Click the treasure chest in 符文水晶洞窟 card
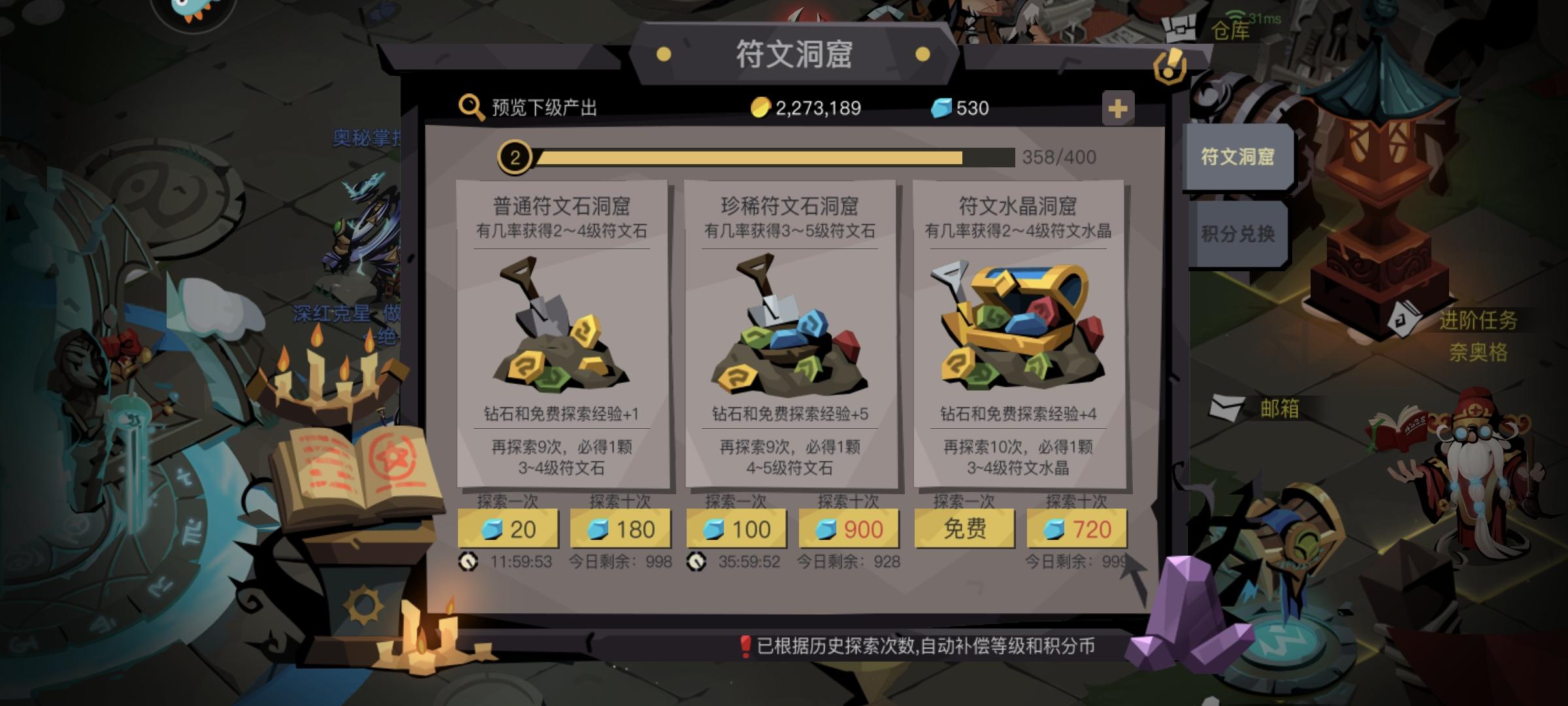This screenshot has width=1568, height=706. (1019, 320)
